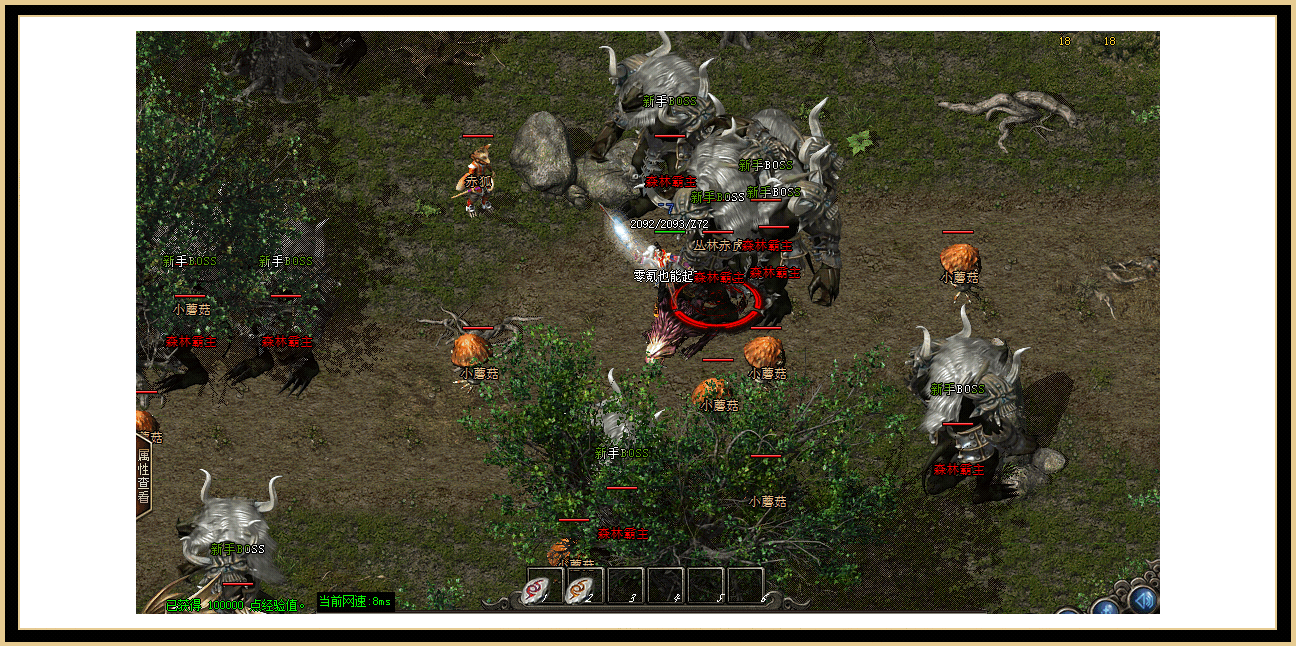
Task: Use the red swirl stone in hotbar slot 1
Action: [542, 587]
